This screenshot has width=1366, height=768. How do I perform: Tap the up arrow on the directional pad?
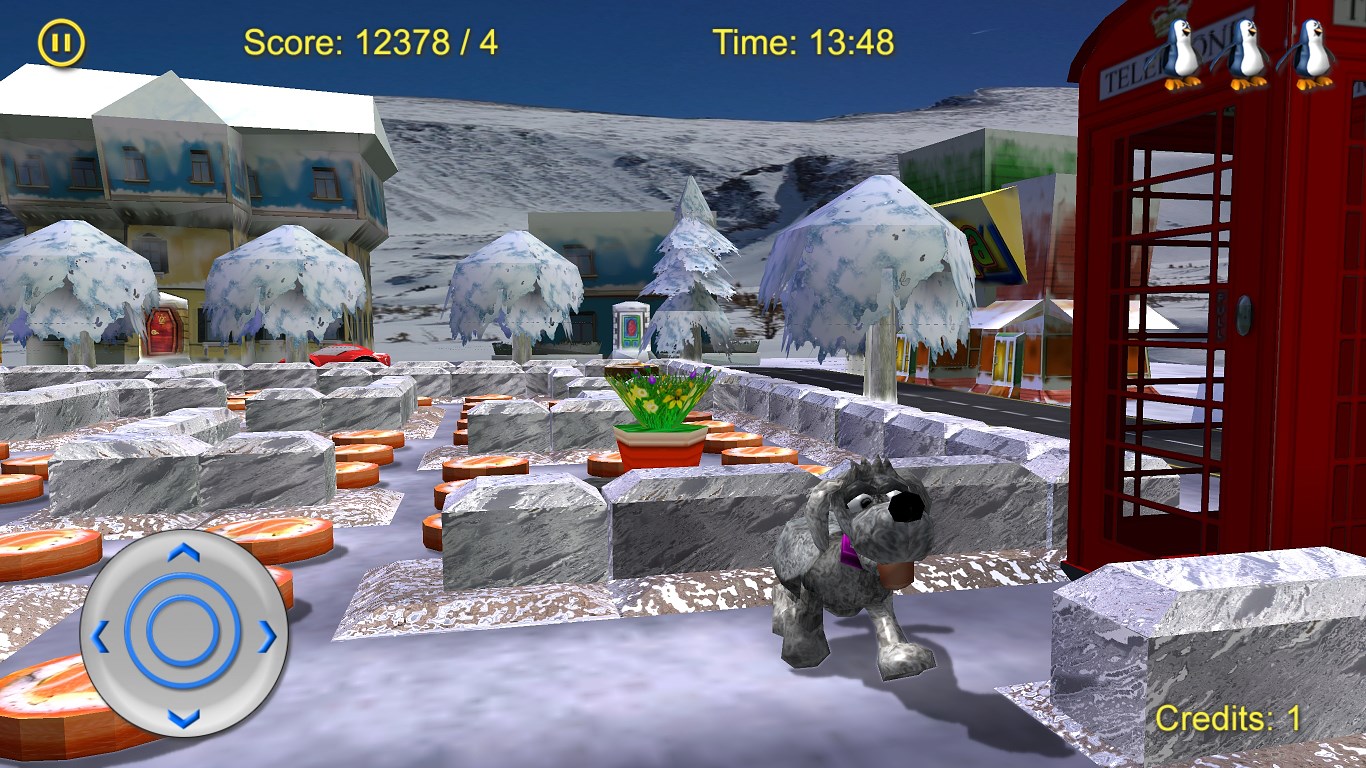coord(183,553)
